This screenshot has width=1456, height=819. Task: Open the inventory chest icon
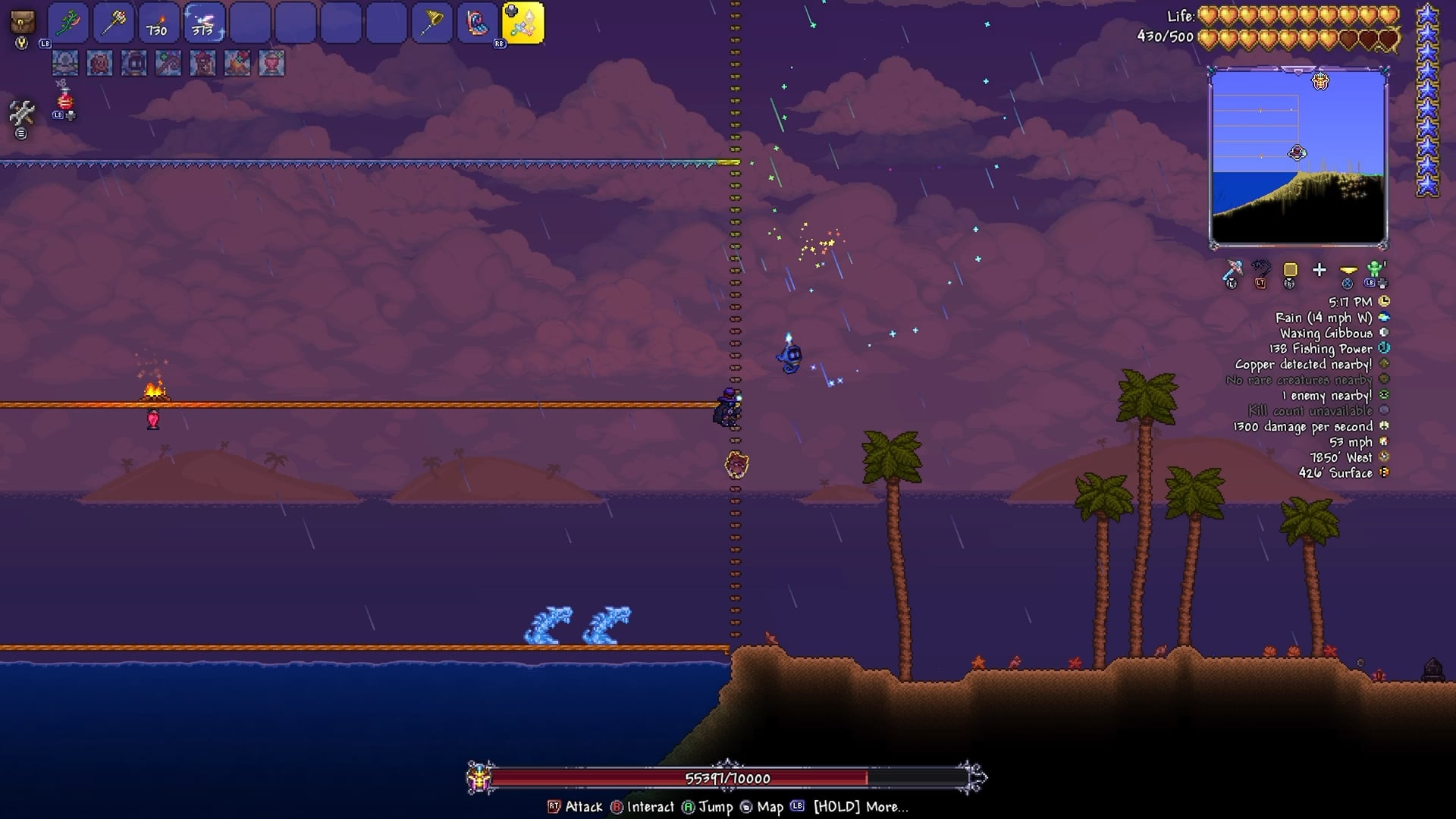(23, 21)
